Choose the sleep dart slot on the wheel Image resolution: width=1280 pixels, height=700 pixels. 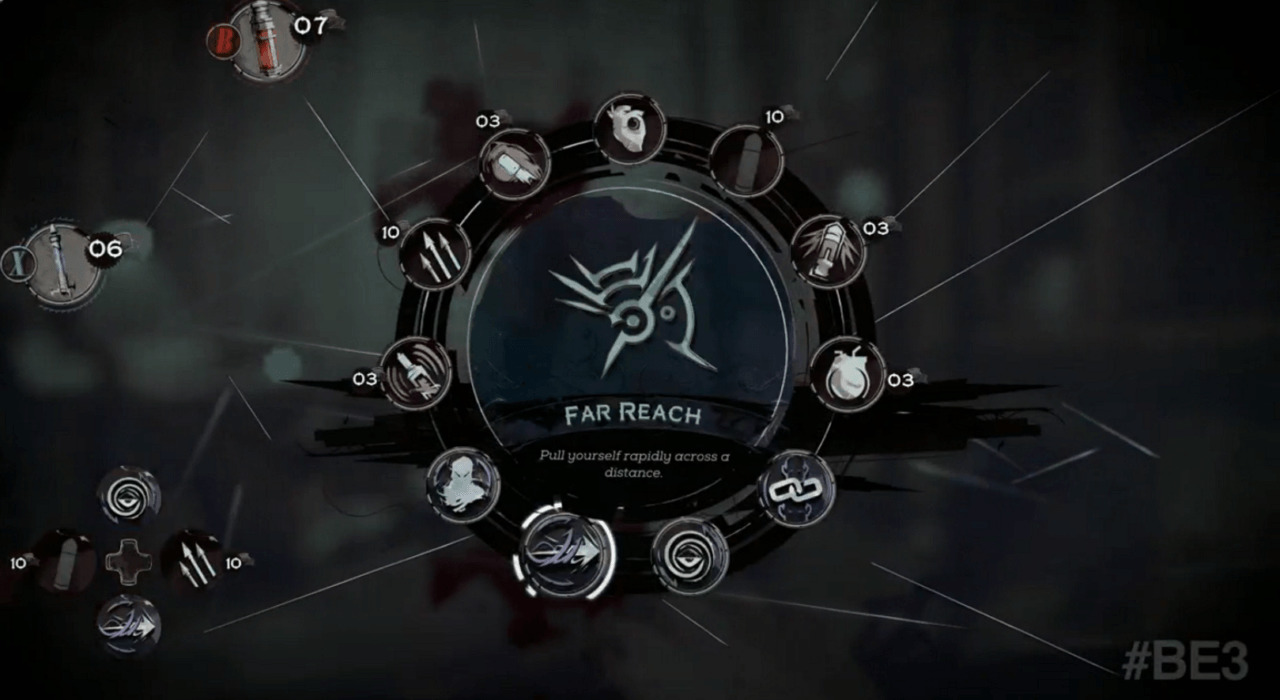click(x=515, y=163)
